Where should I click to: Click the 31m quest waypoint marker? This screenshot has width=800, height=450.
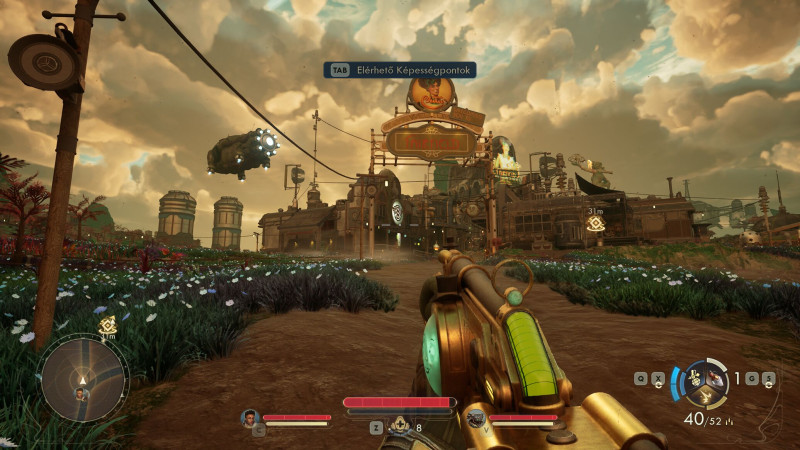pyautogui.click(x=596, y=224)
